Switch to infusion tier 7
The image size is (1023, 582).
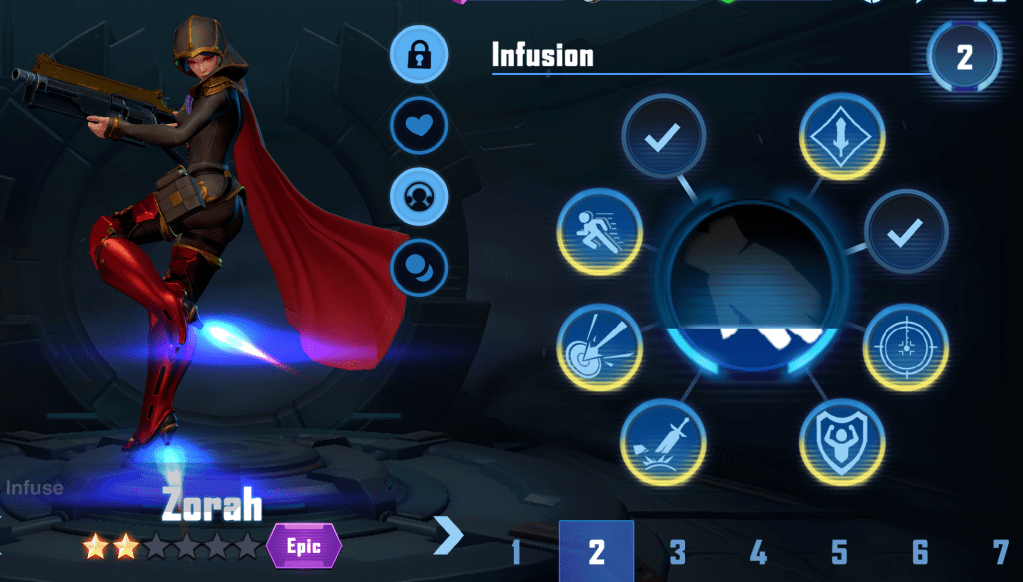pos(1000,551)
